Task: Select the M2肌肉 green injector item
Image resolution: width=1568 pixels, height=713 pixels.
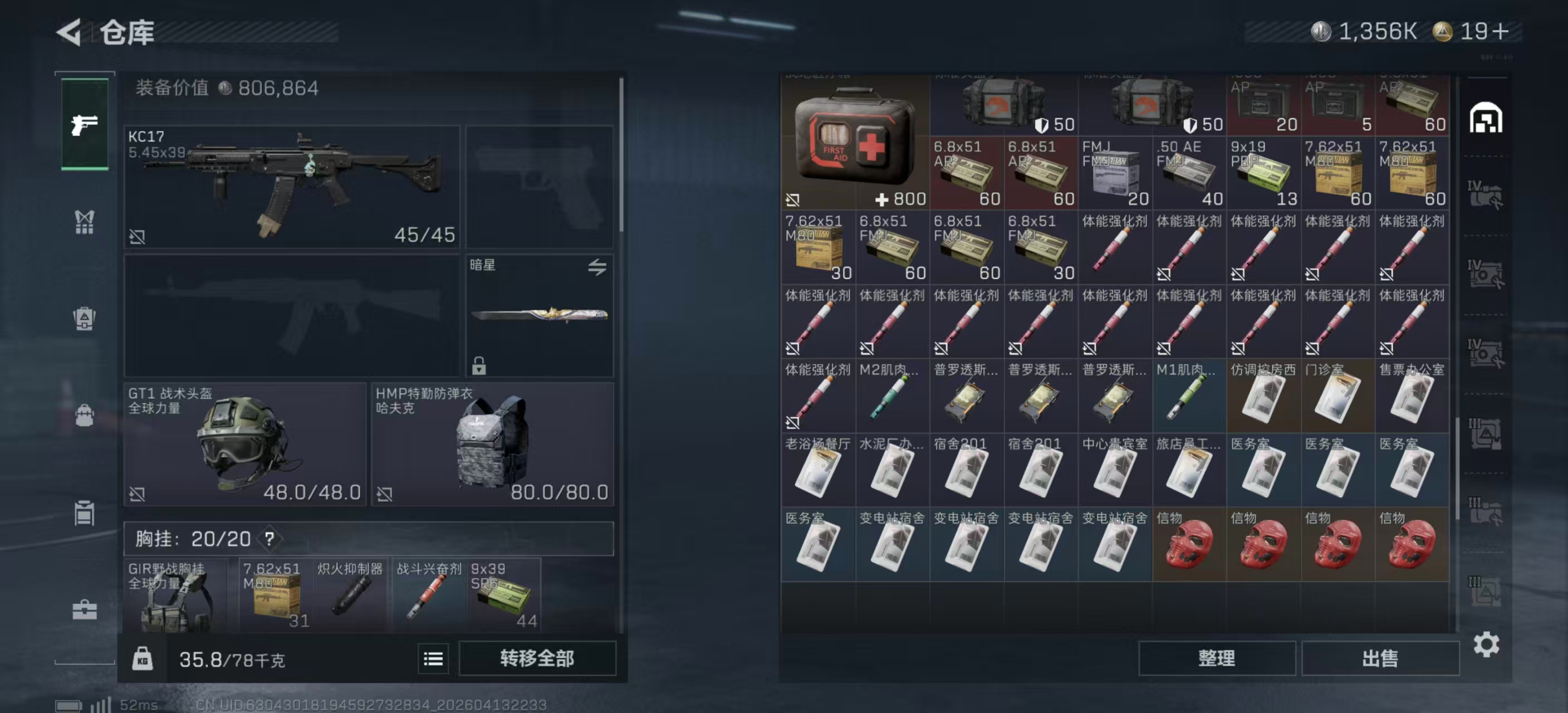Action: tap(891, 396)
